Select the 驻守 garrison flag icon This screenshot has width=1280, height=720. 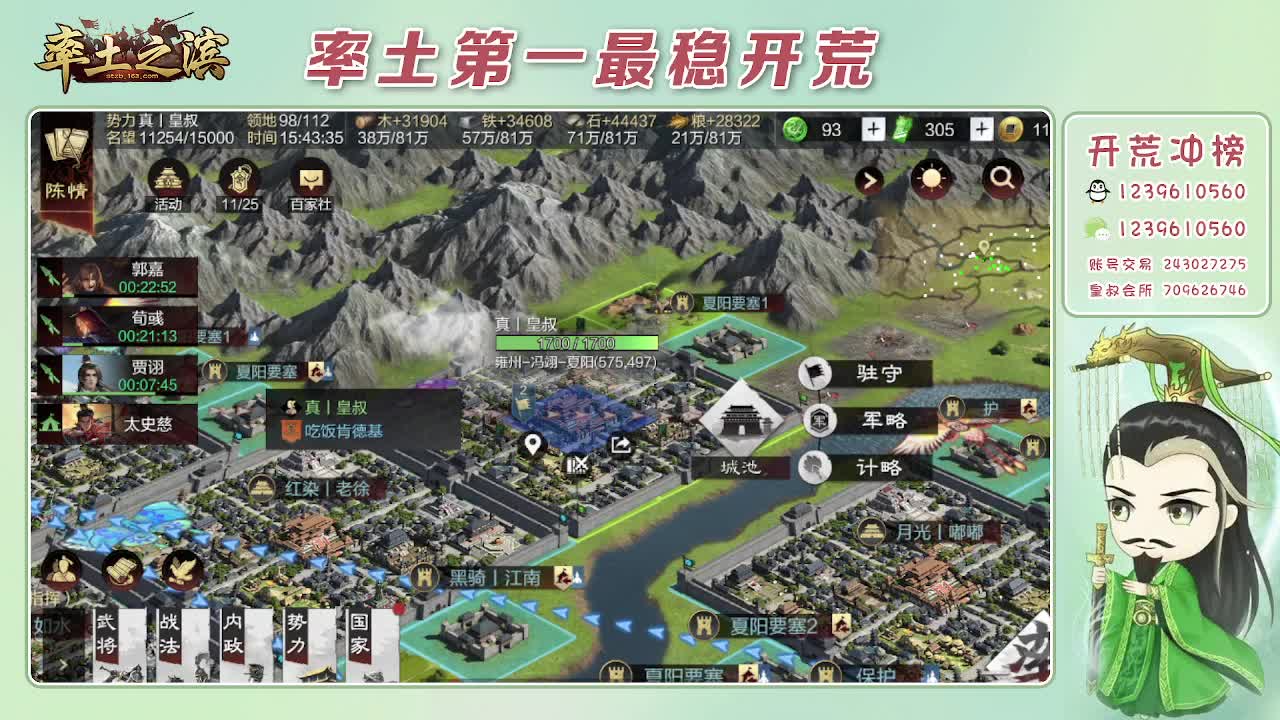[815, 372]
